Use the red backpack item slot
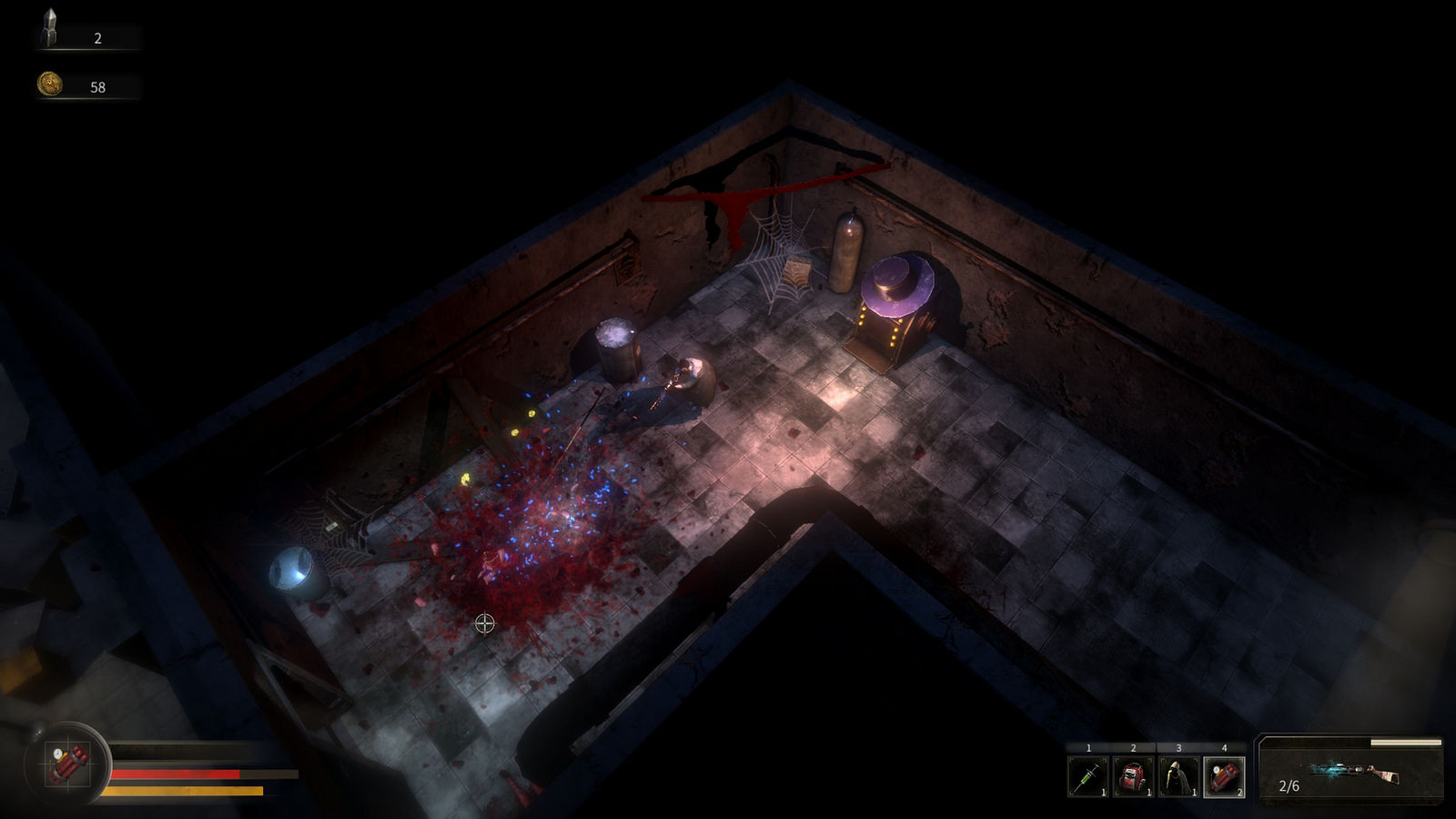This screenshot has width=1456, height=819. coord(1133,777)
